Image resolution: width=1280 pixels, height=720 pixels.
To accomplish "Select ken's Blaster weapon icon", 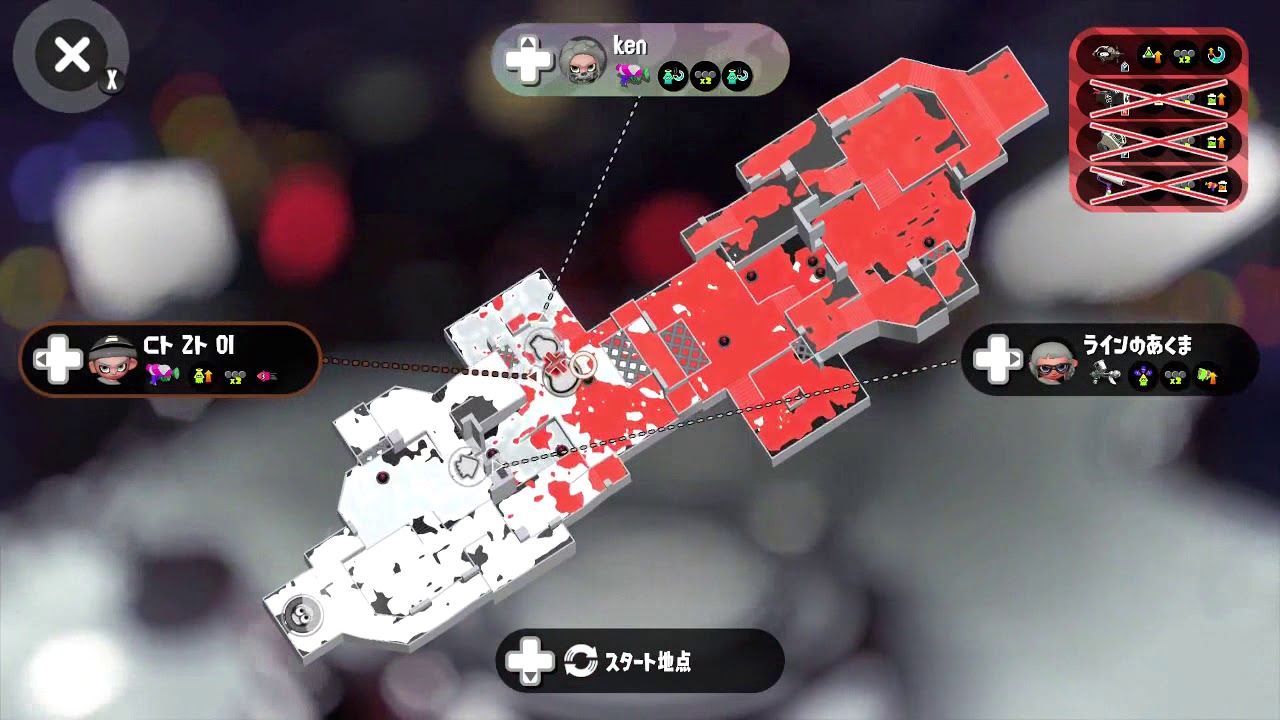I will pyautogui.click(x=632, y=76).
